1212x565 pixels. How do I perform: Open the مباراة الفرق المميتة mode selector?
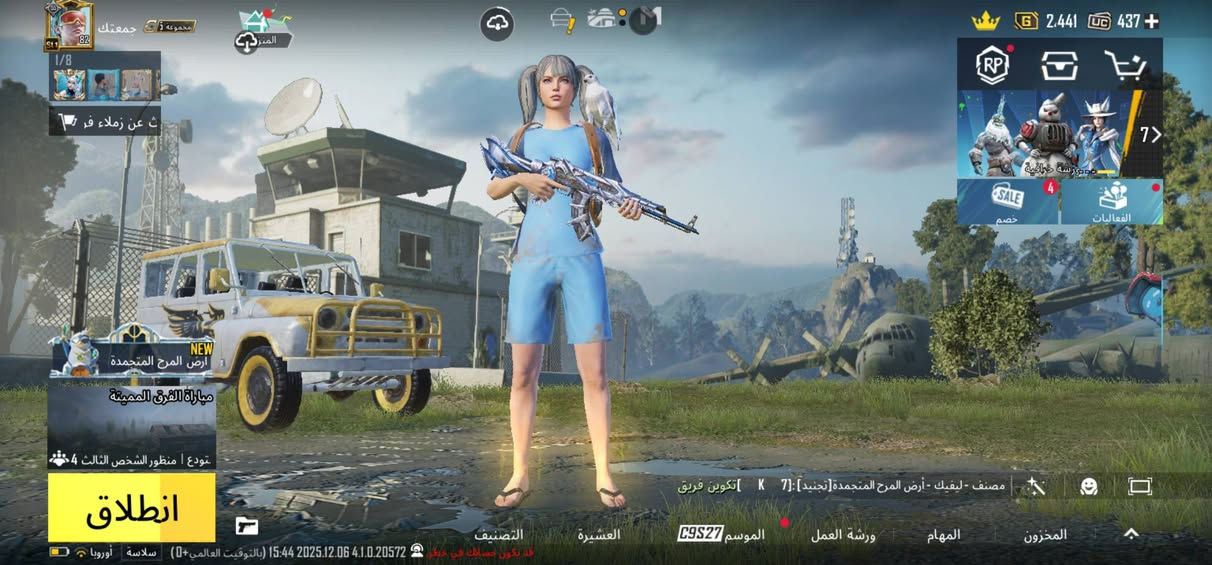[x=131, y=426]
